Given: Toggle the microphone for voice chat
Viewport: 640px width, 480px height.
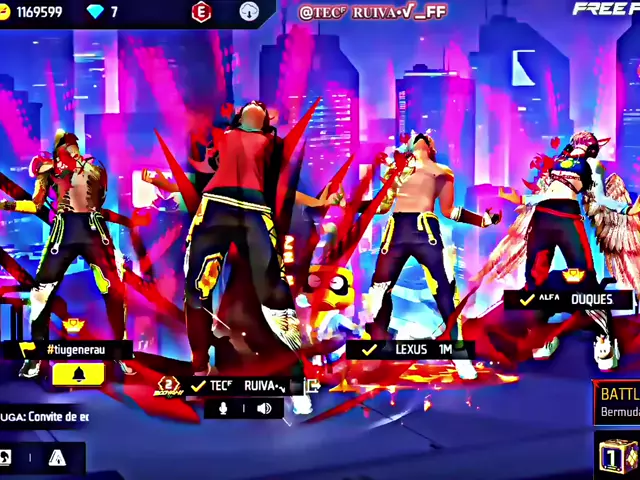Looking at the screenshot, I should 224,408.
